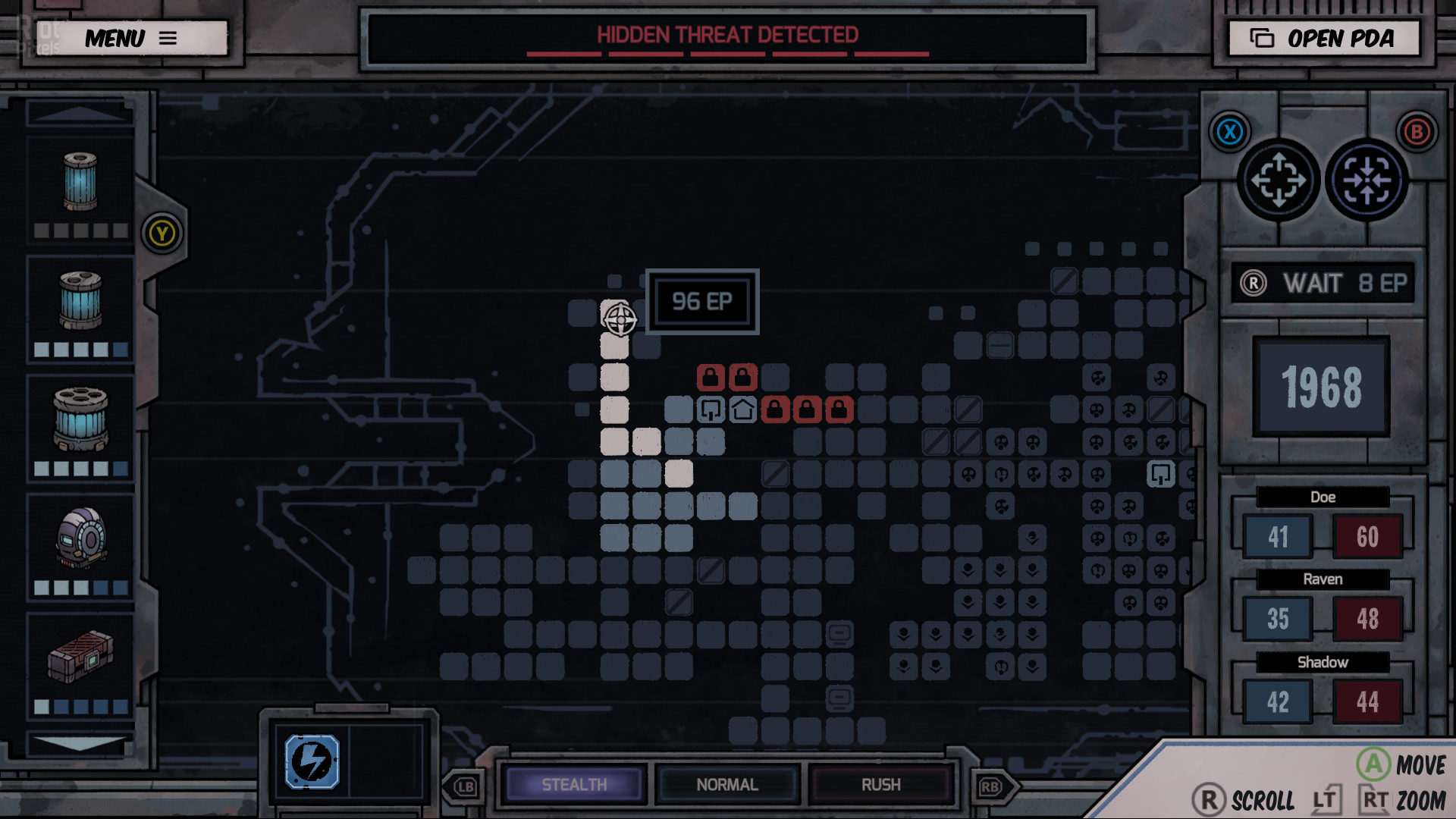Open the PDA

[x=1323, y=38]
